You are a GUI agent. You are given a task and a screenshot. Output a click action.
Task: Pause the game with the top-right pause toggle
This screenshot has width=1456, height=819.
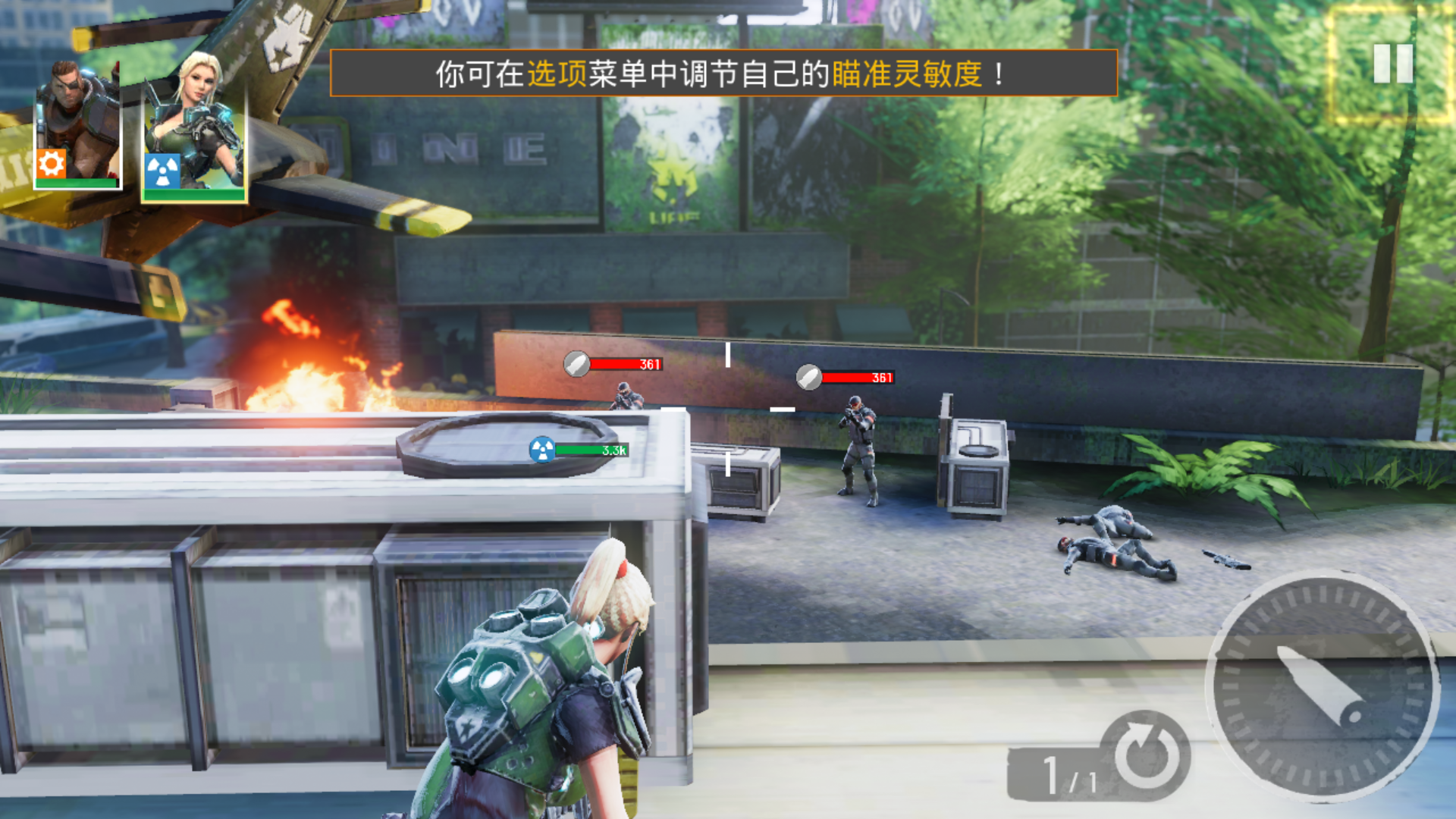point(1392,64)
